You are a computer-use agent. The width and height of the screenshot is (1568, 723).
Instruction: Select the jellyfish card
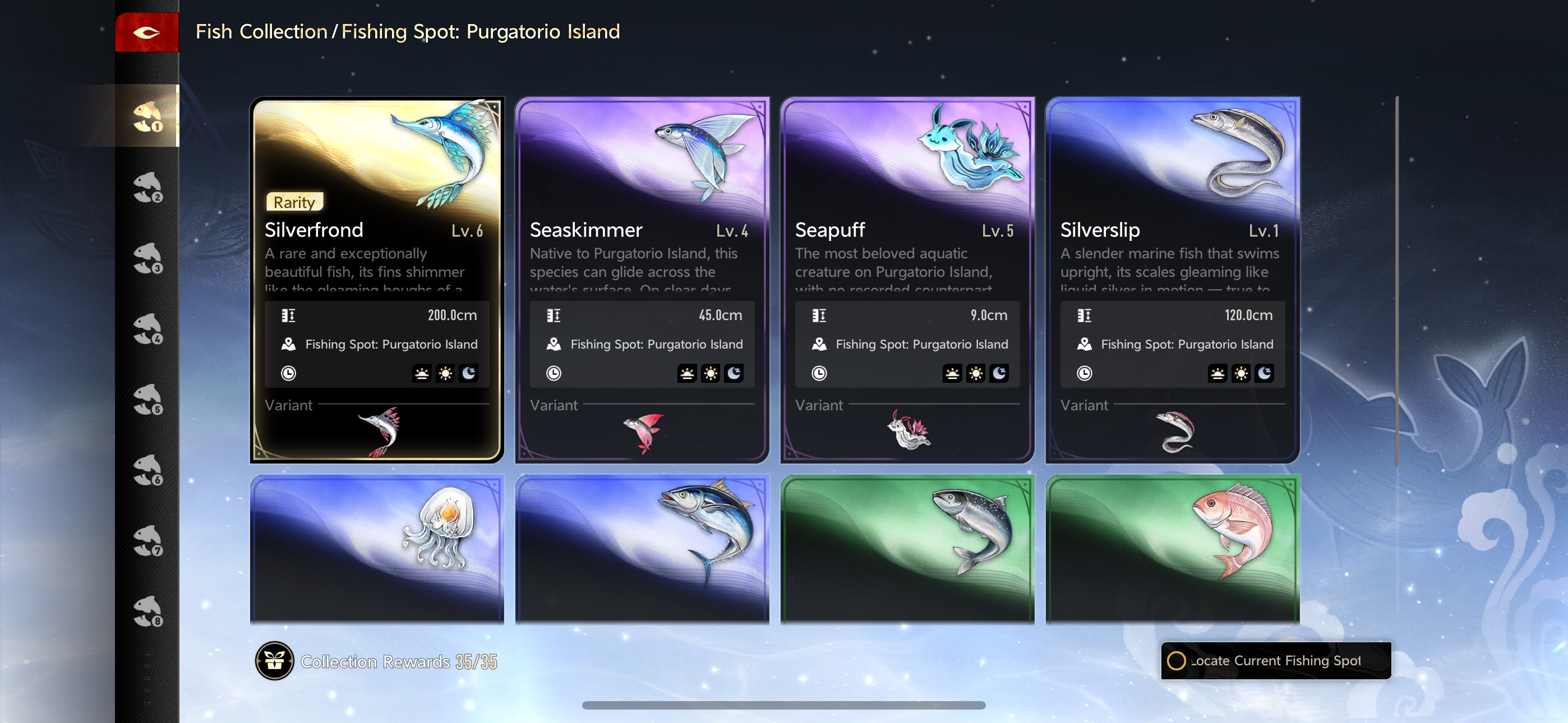[377, 548]
